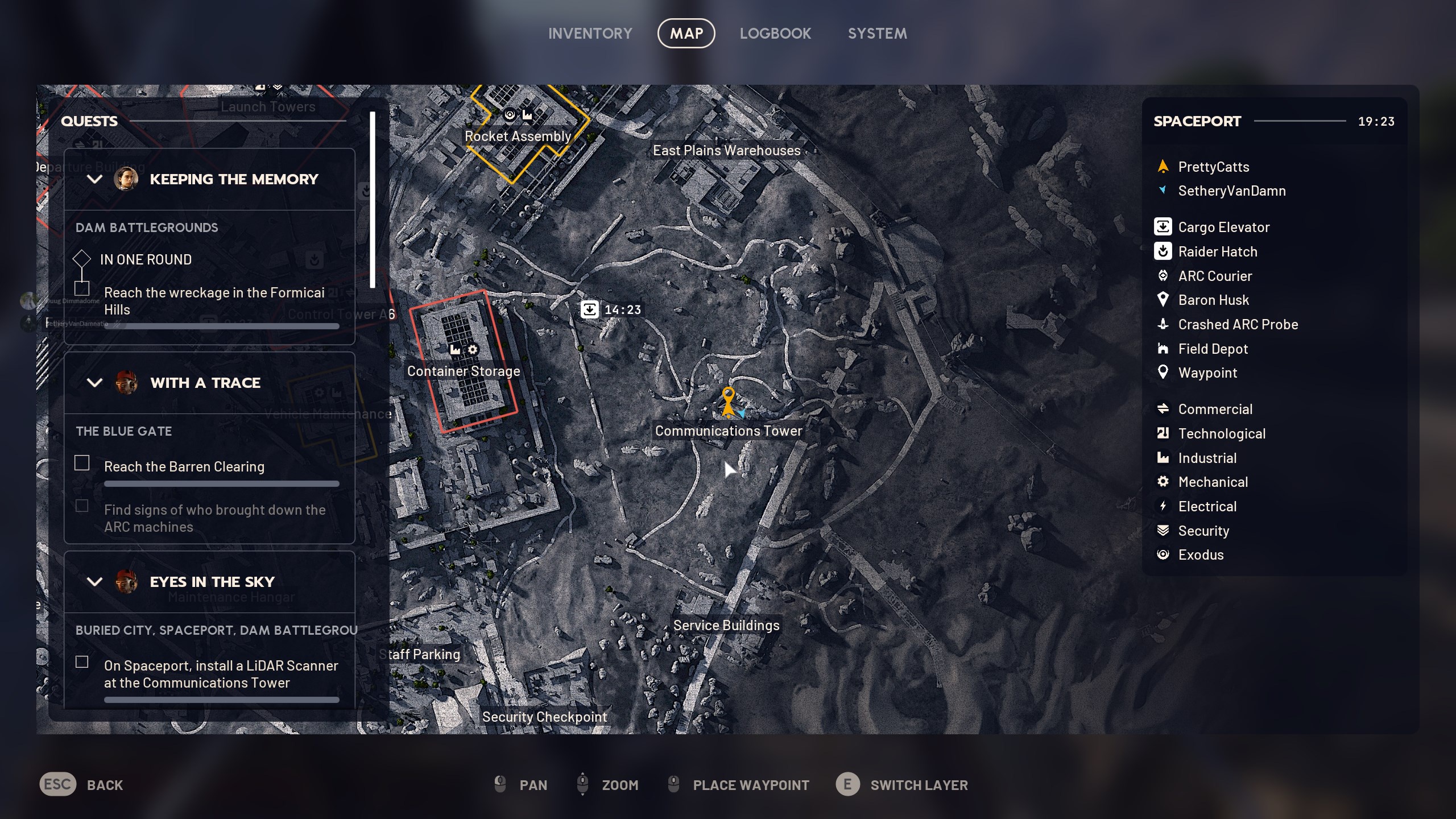The width and height of the screenshot is (1456, 819).
Task: Go to the System tab
Action: (x=877, y=34)
